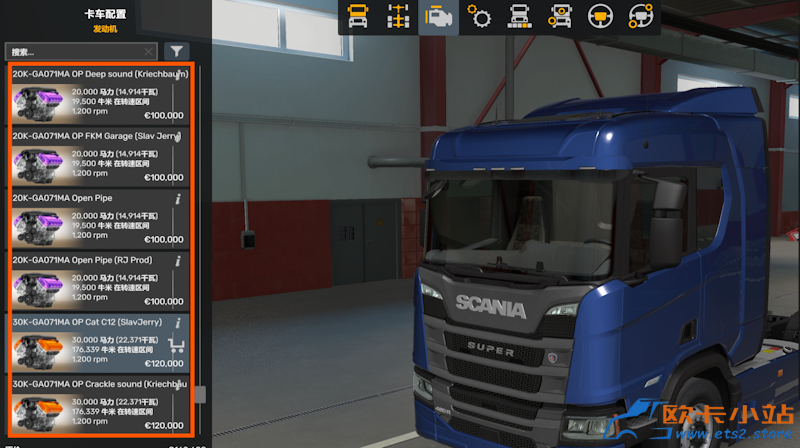800x448 pixels.
Task: Show info for Open Pipe (RJ Prod)
Action: [x=178, y=261]
